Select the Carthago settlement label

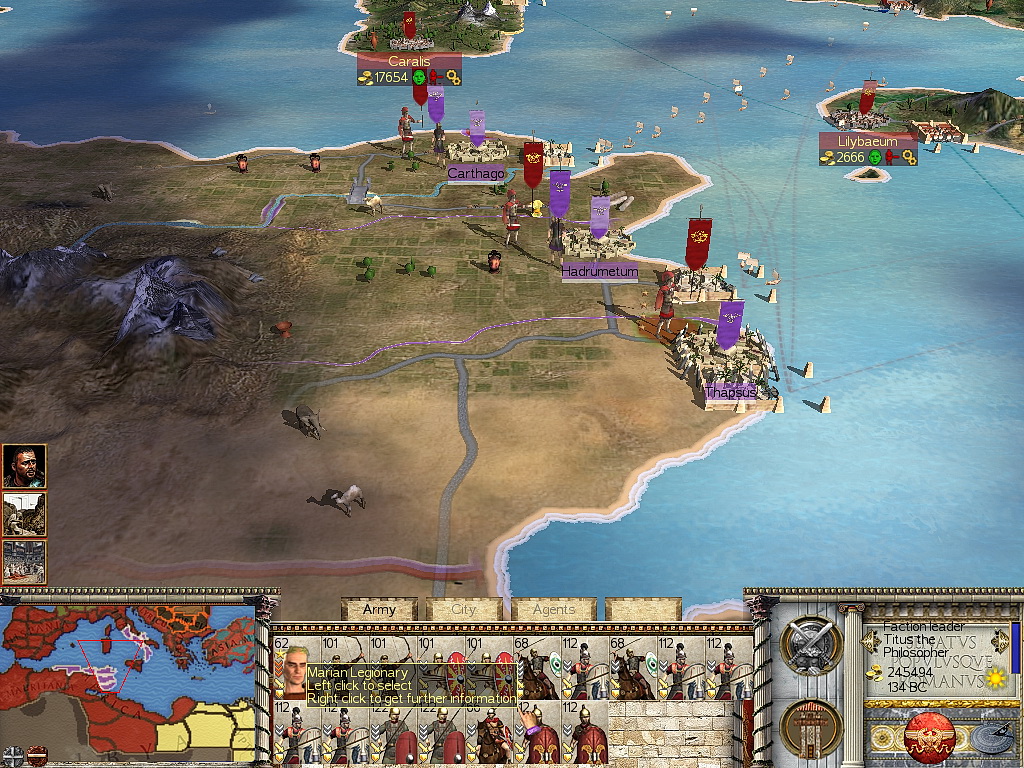[x=476, y=174]
